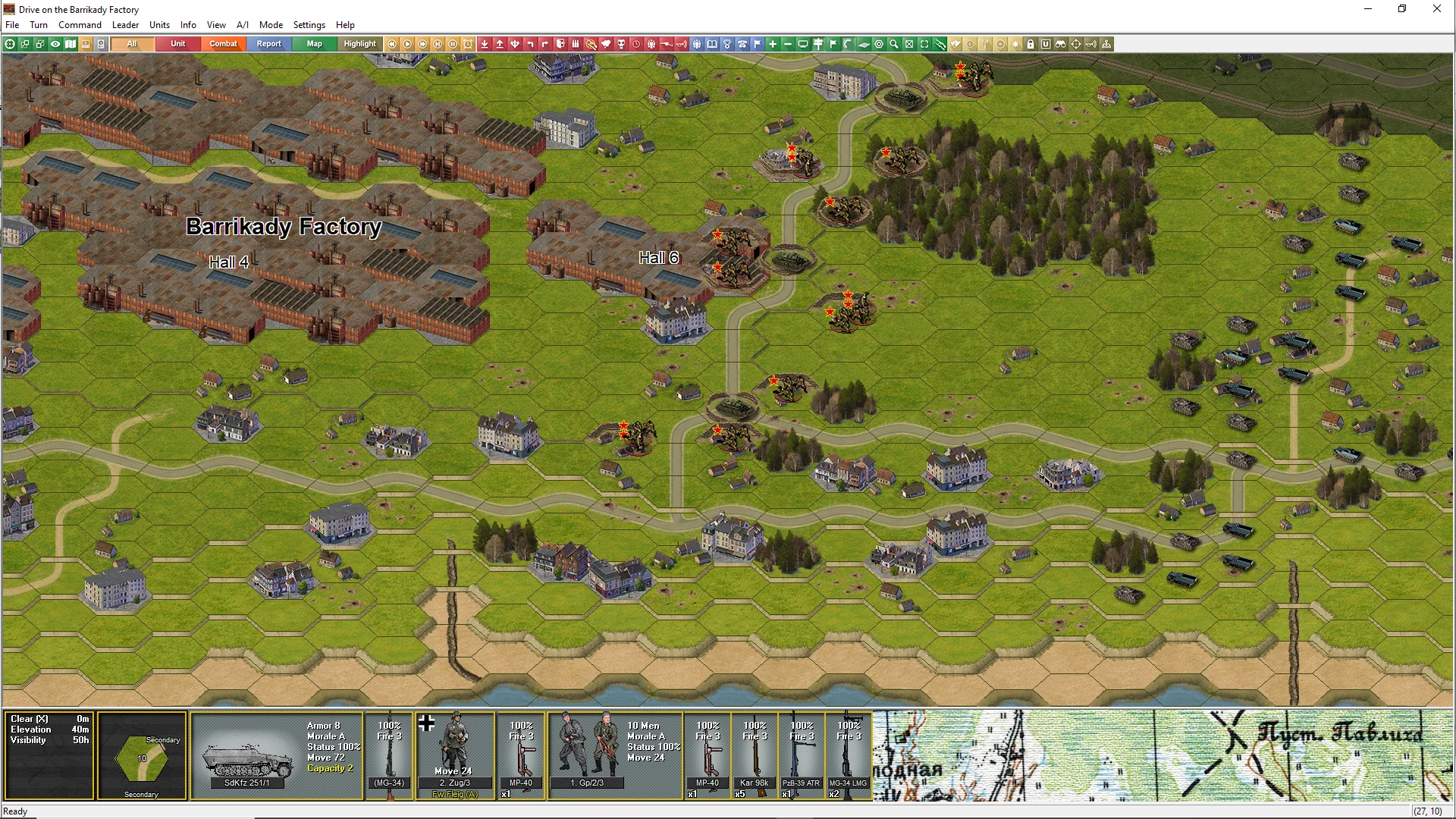The image size is (1456, 819).
Task: Open the File menu
Action: click(x=12, y=25)
